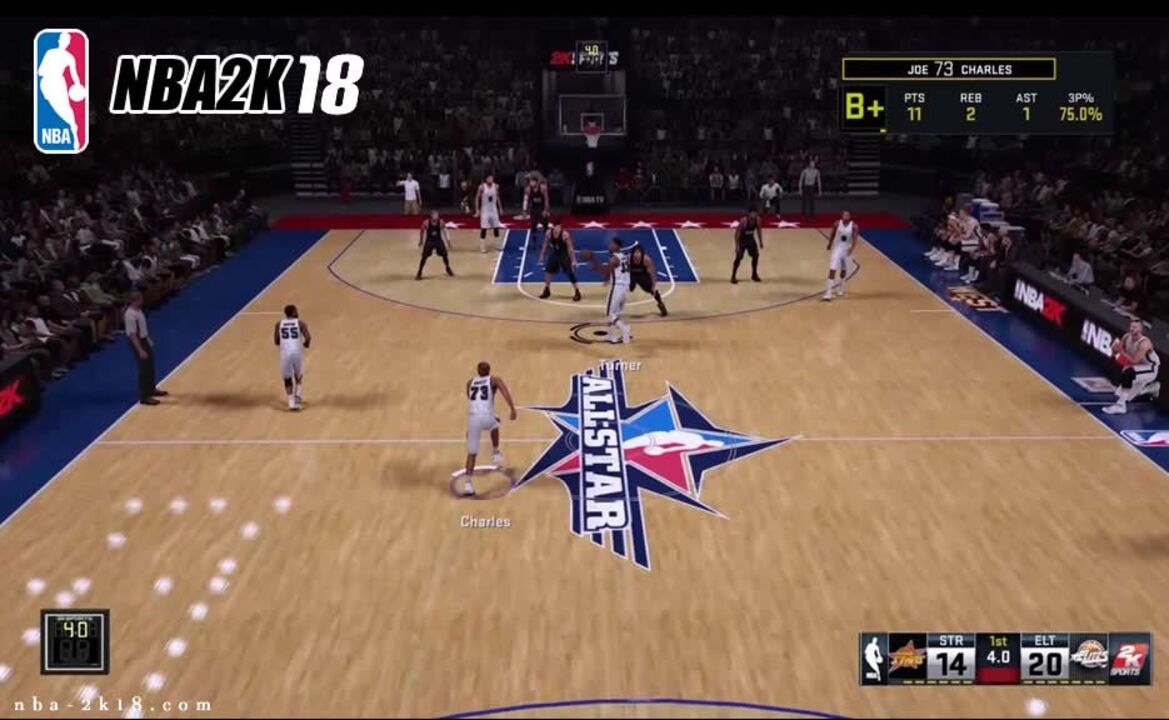1169x720 pixels.
Task: Click the NBA 2K18 title logo overlay
Action: [236, 85]
